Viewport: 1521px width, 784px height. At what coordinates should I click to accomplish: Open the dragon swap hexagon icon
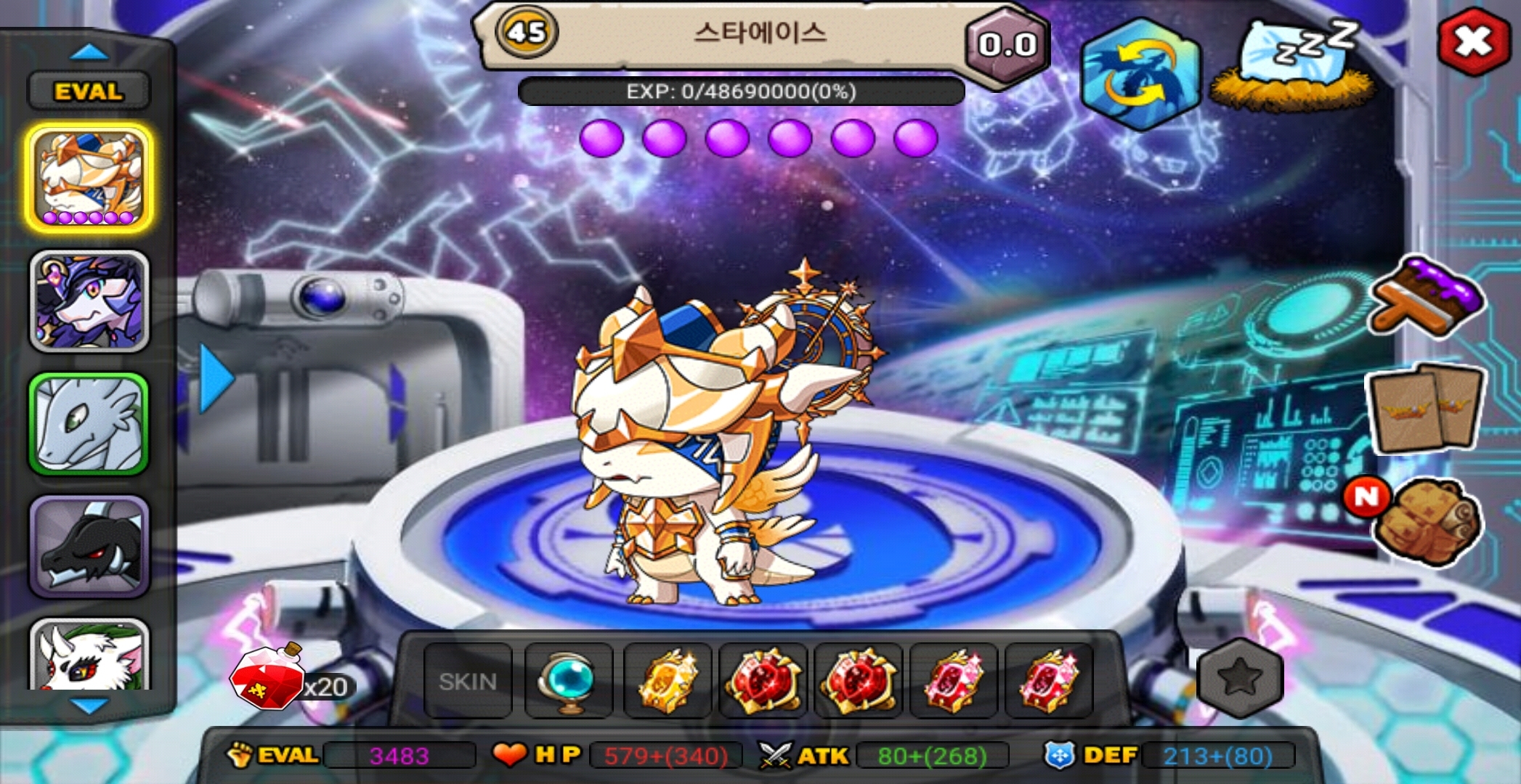[1140, 75]
